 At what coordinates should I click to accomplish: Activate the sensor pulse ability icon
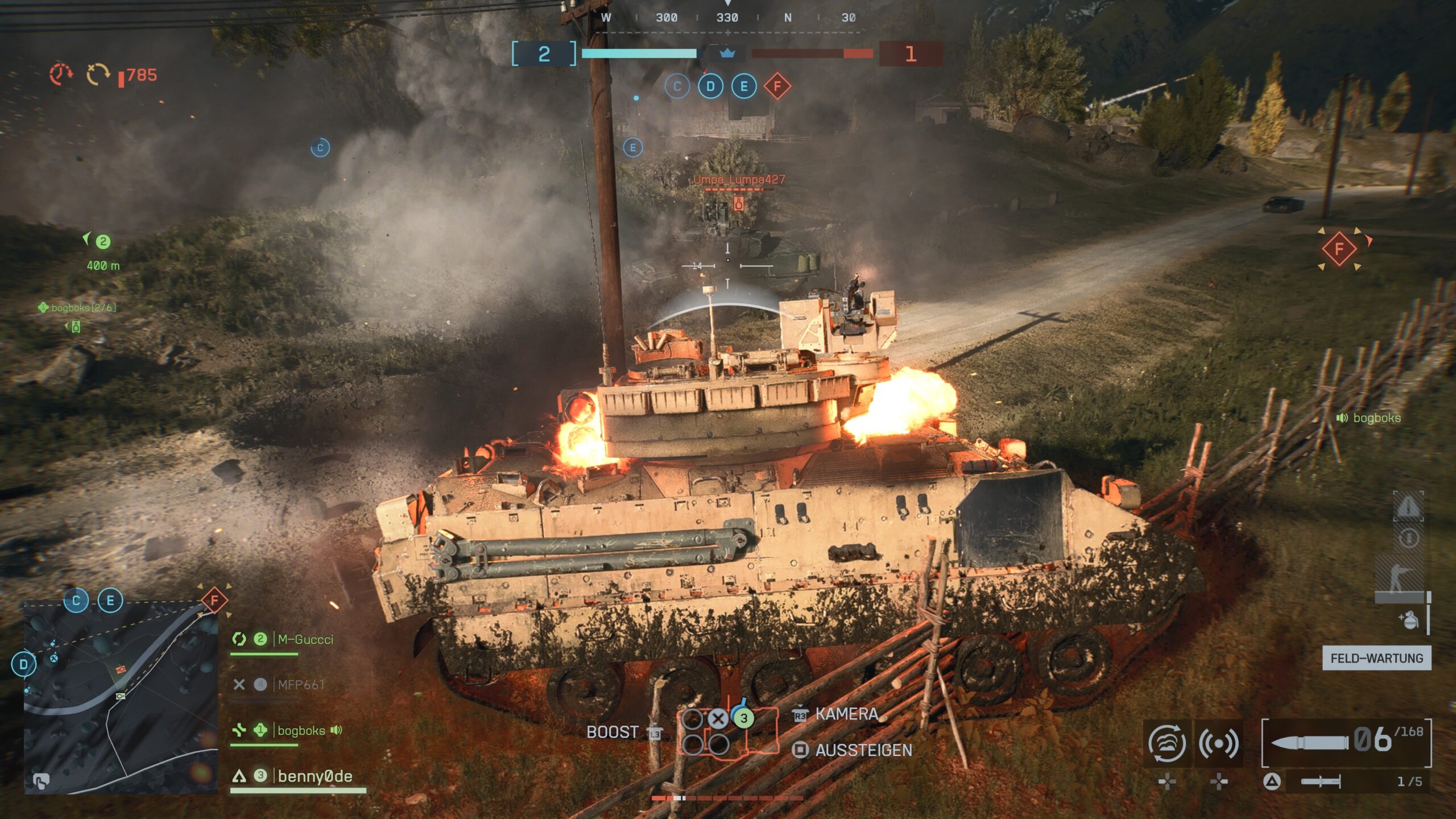click(x=1218, y=743)
